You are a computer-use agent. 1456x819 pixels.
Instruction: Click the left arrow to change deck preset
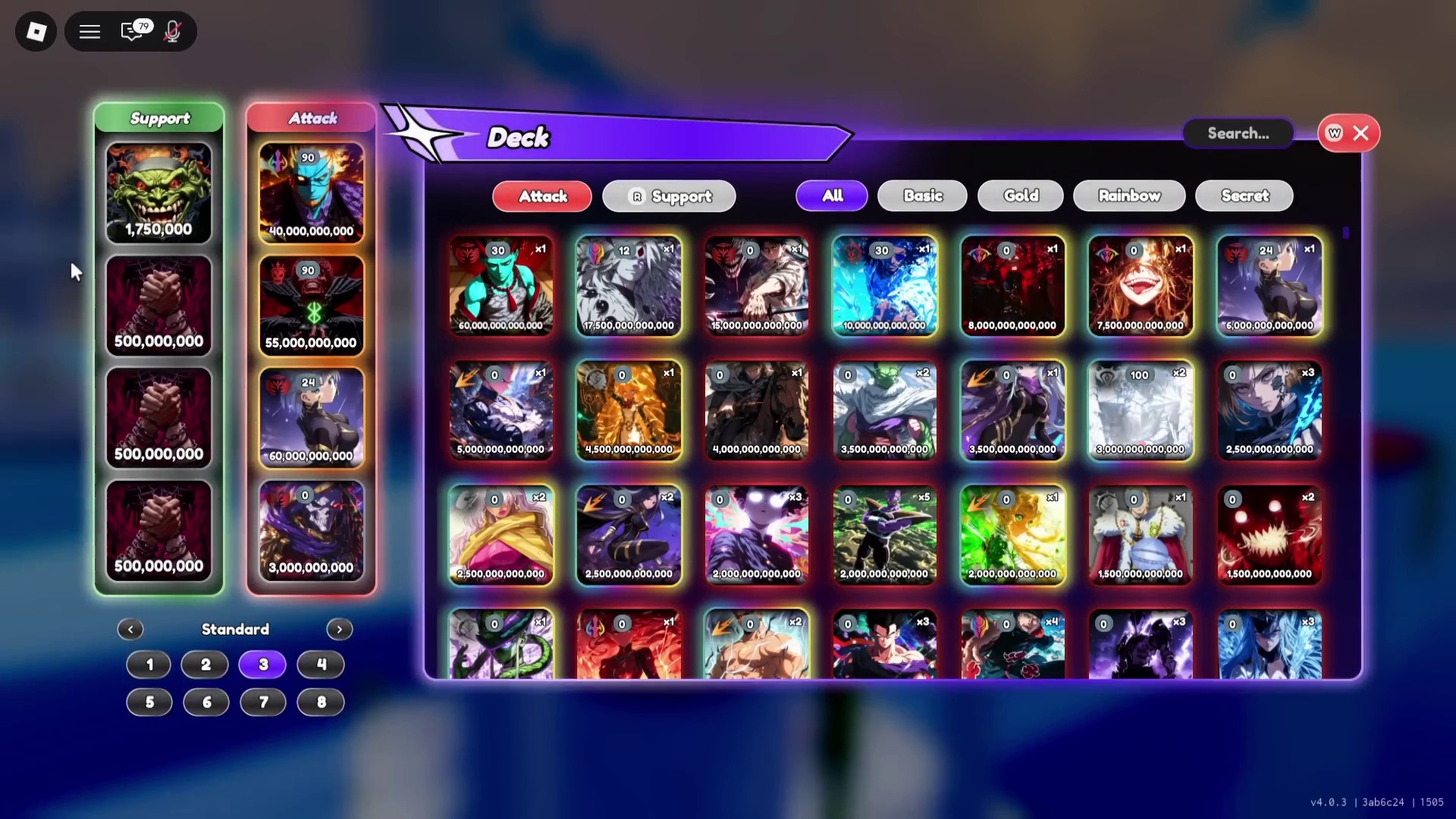pyautogui.click(x=130, y=629)
